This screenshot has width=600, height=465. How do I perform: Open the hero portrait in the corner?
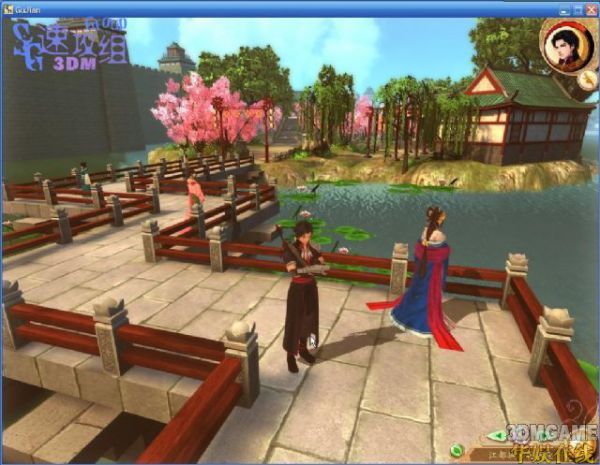563,44
